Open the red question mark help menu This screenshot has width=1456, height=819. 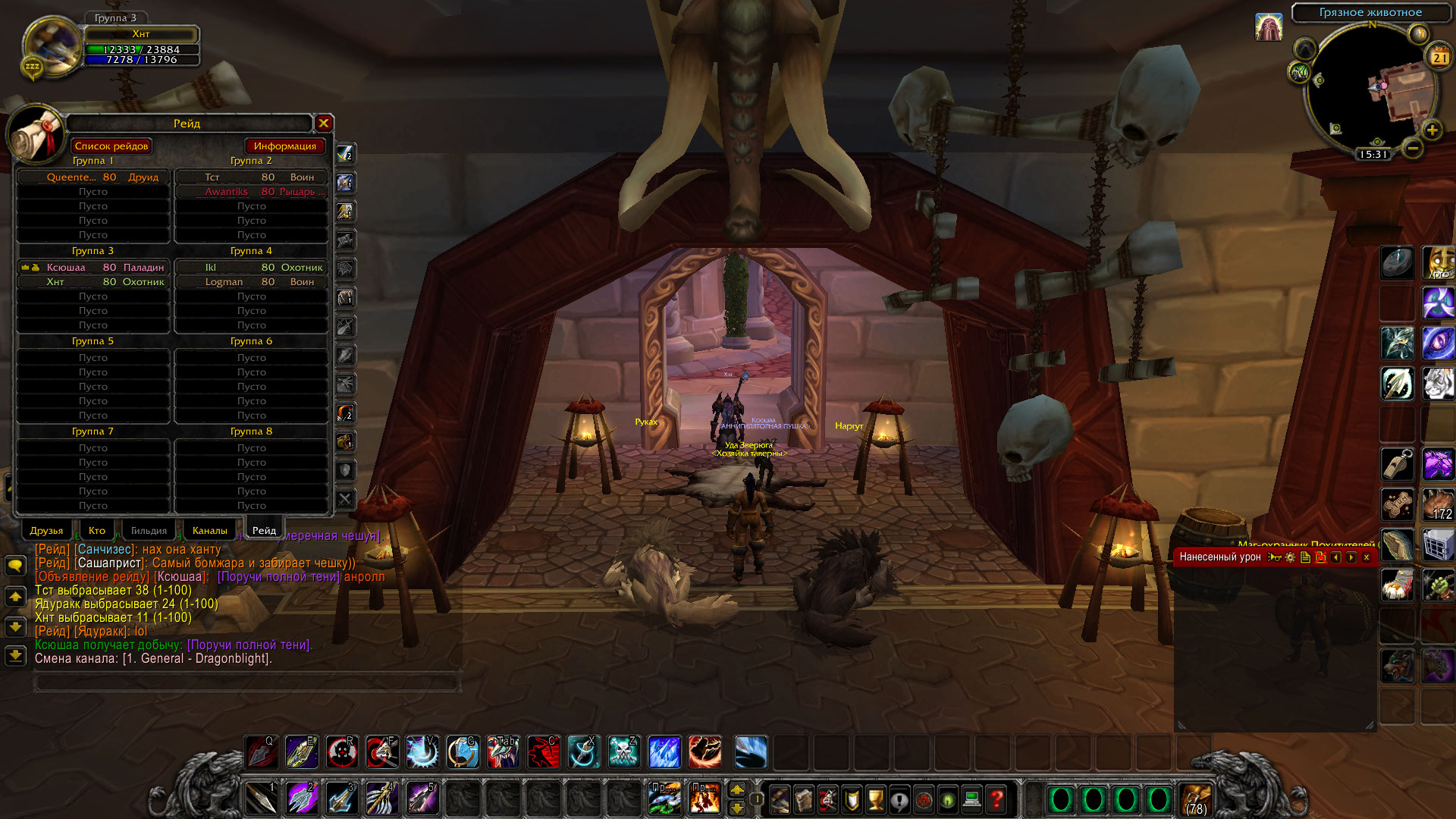(996, 799)
